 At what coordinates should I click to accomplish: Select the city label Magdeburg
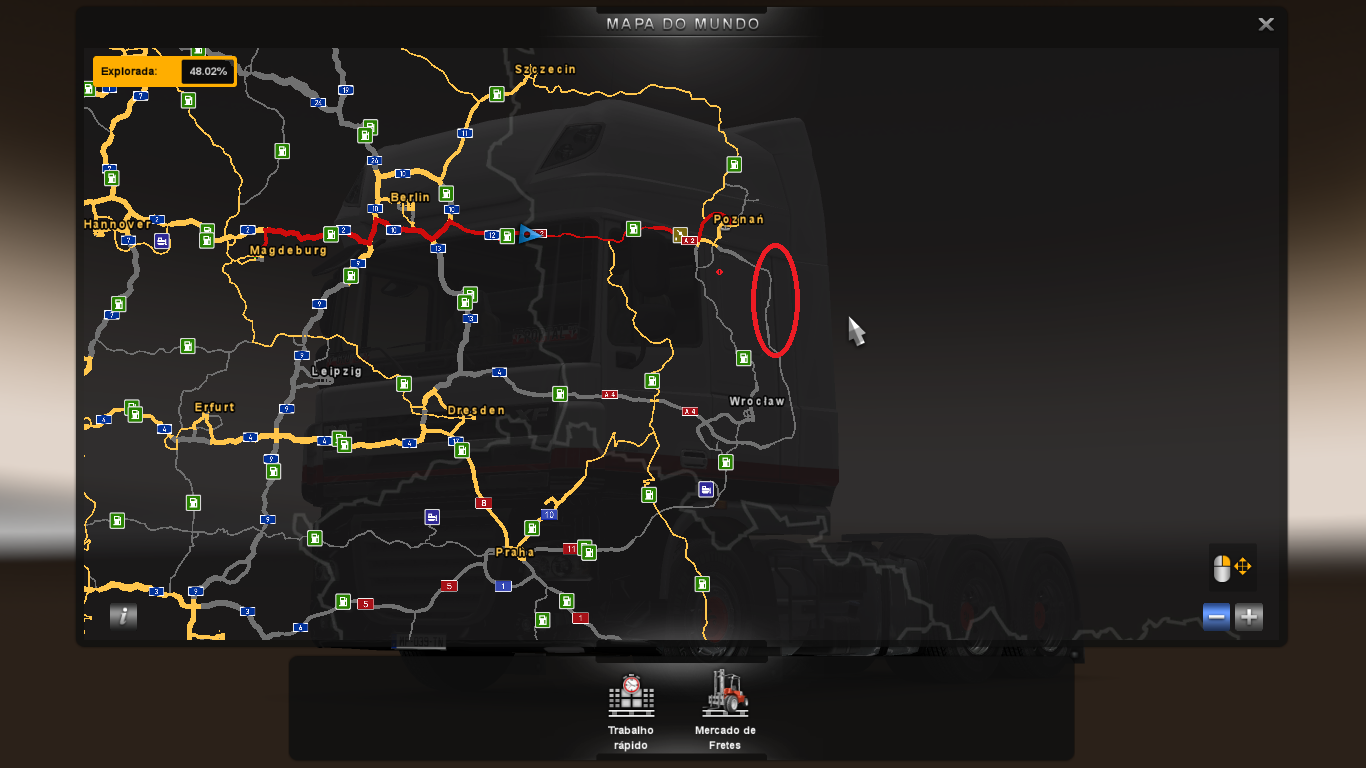[x=287, y=250]
